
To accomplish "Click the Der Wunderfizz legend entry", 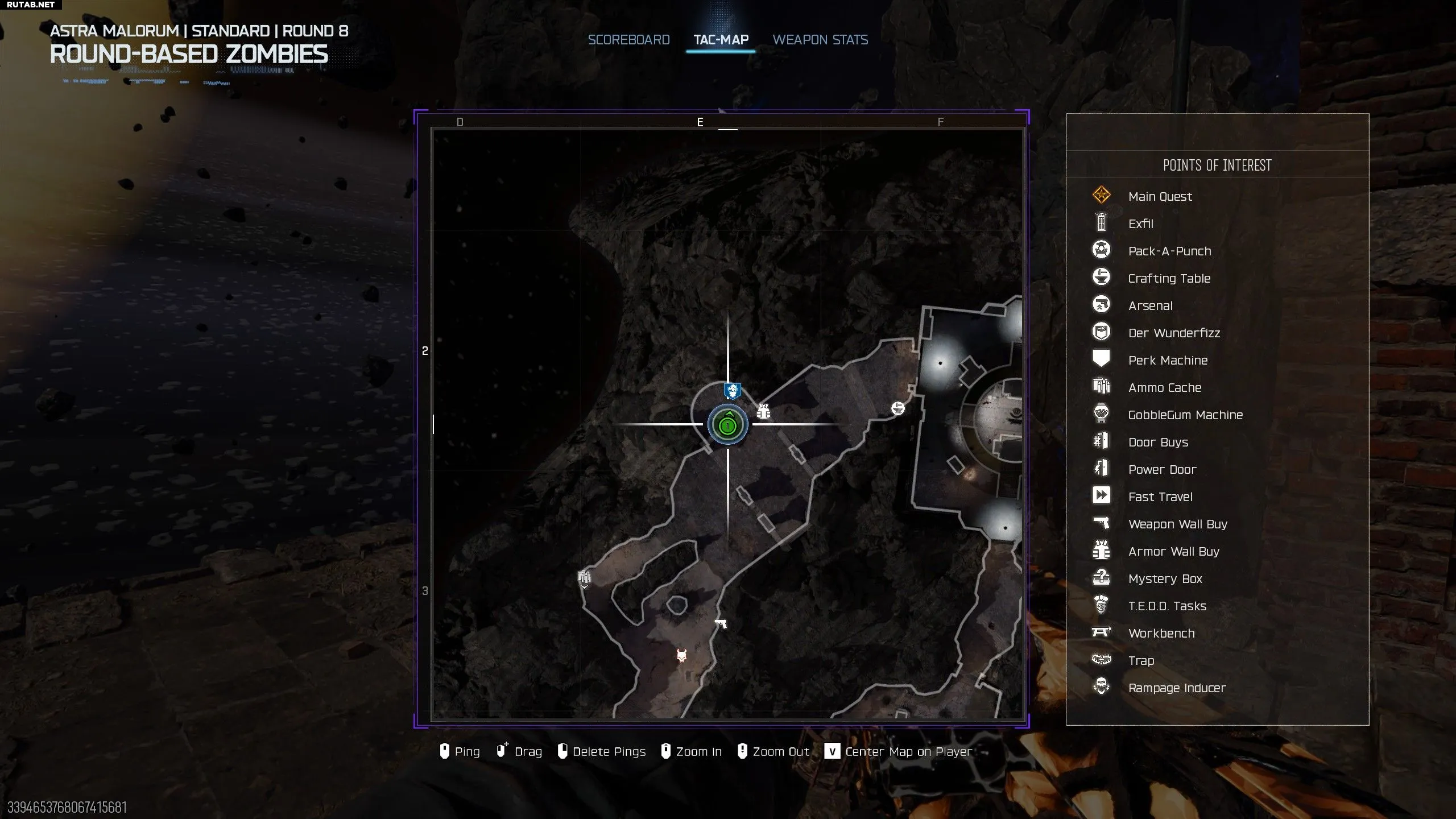I will pos(1174,333).
